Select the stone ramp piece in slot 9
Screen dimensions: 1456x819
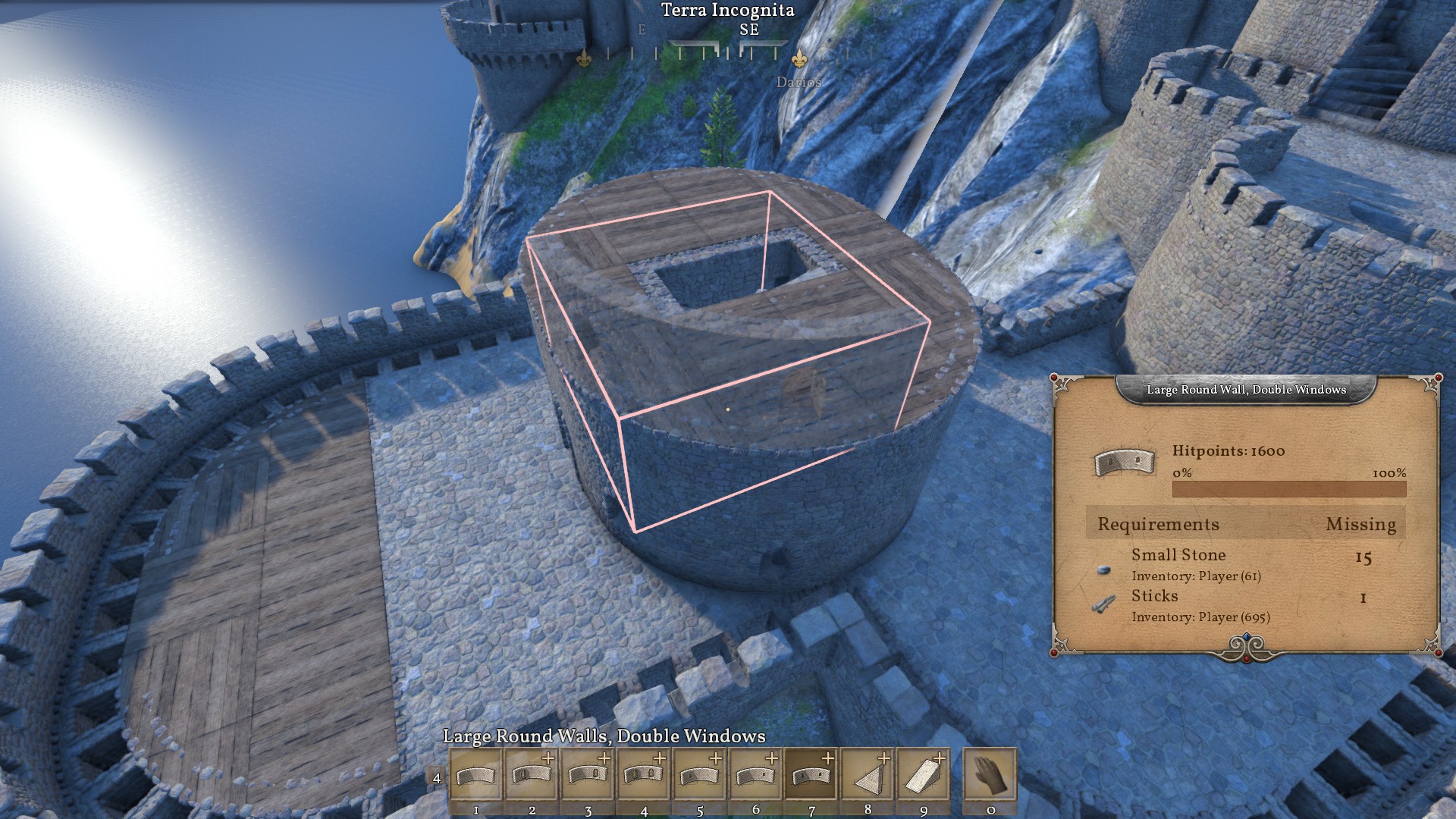pos(923,774)
